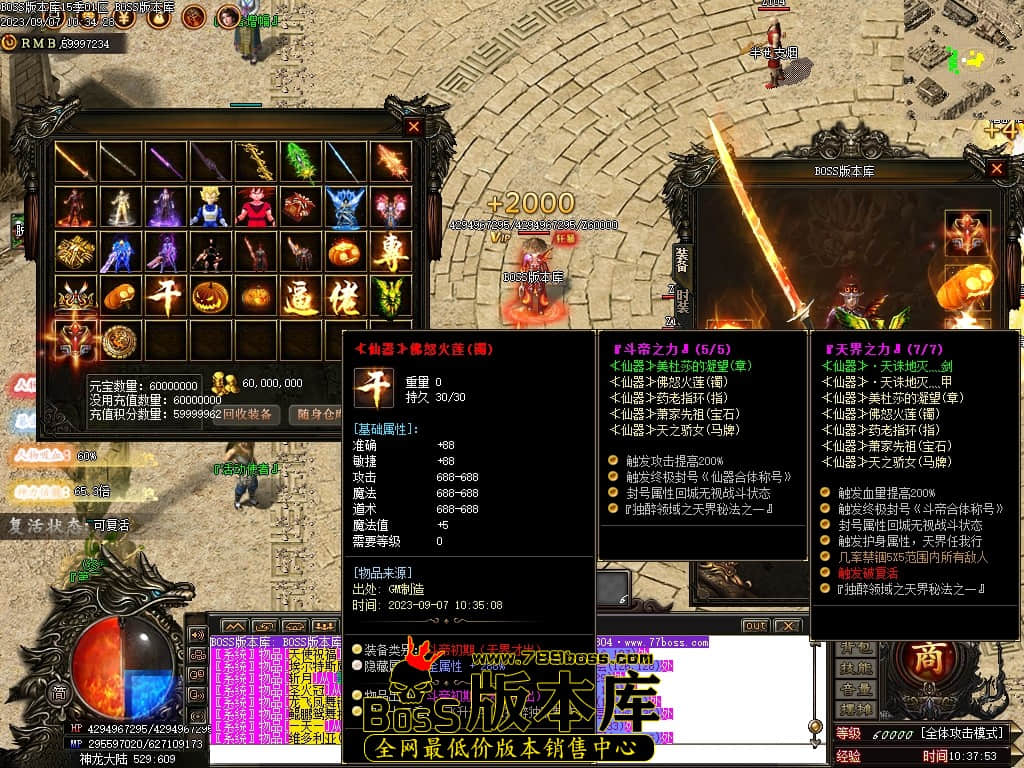
Task: Choose the 佬 character item slot
Action: click(x=345, y=297)
